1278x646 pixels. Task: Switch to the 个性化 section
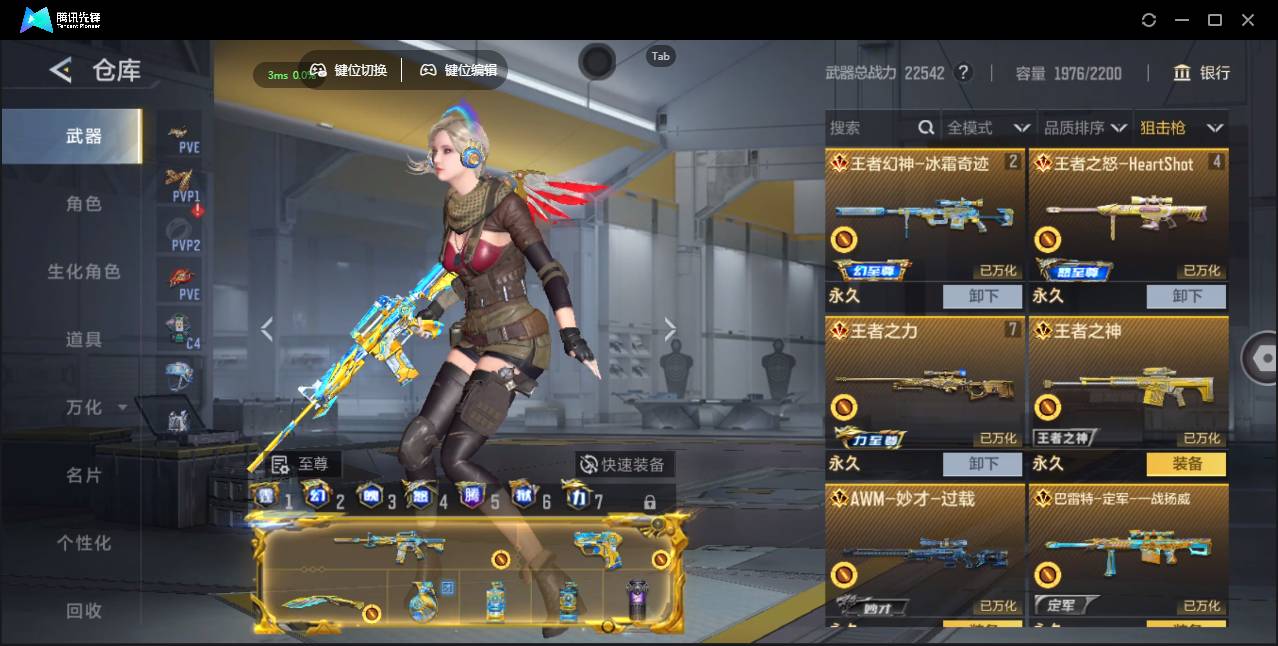pos(84,543)
